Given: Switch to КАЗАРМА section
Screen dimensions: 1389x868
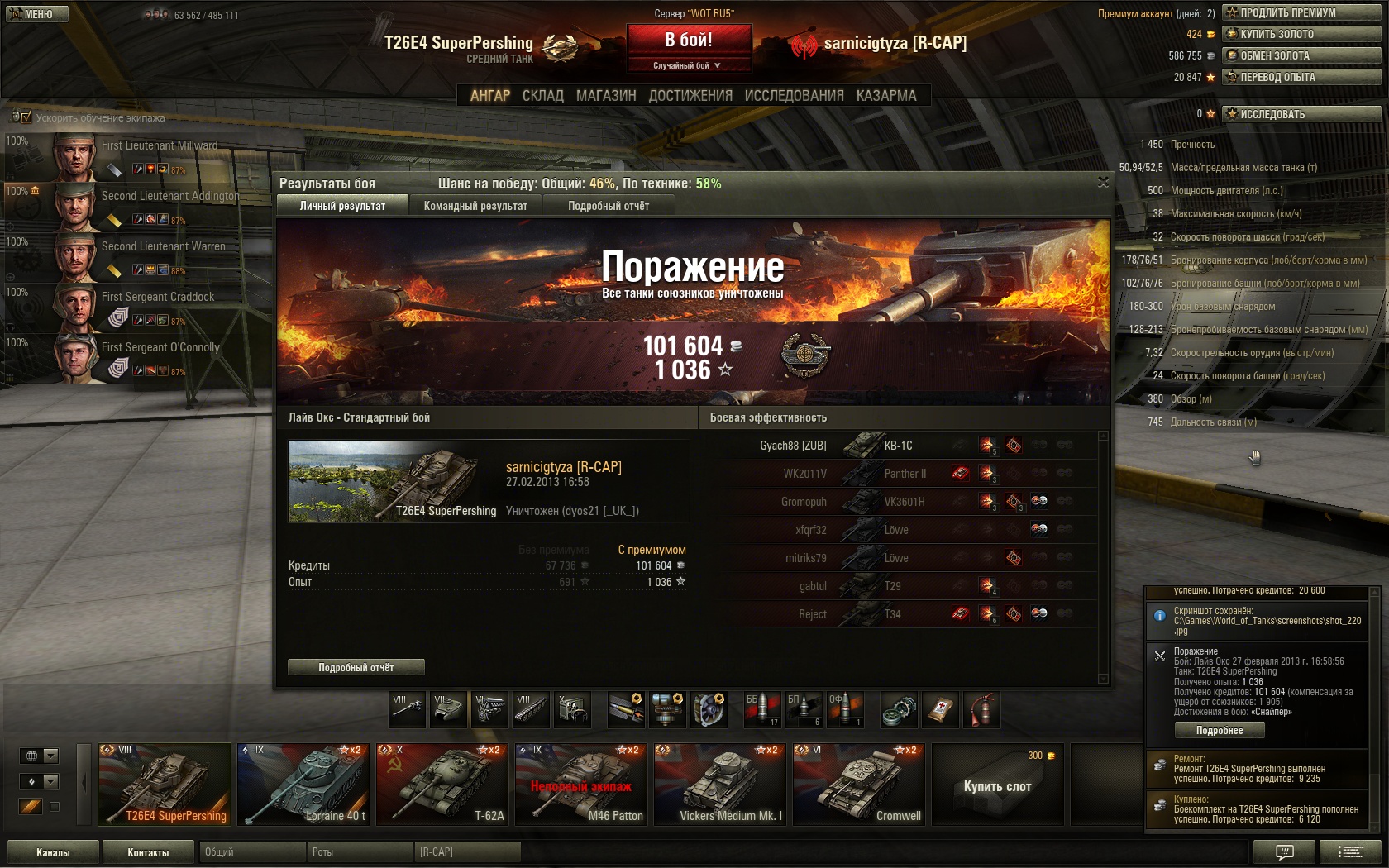Looking at the screenshot, I should (x=886, y=96).
